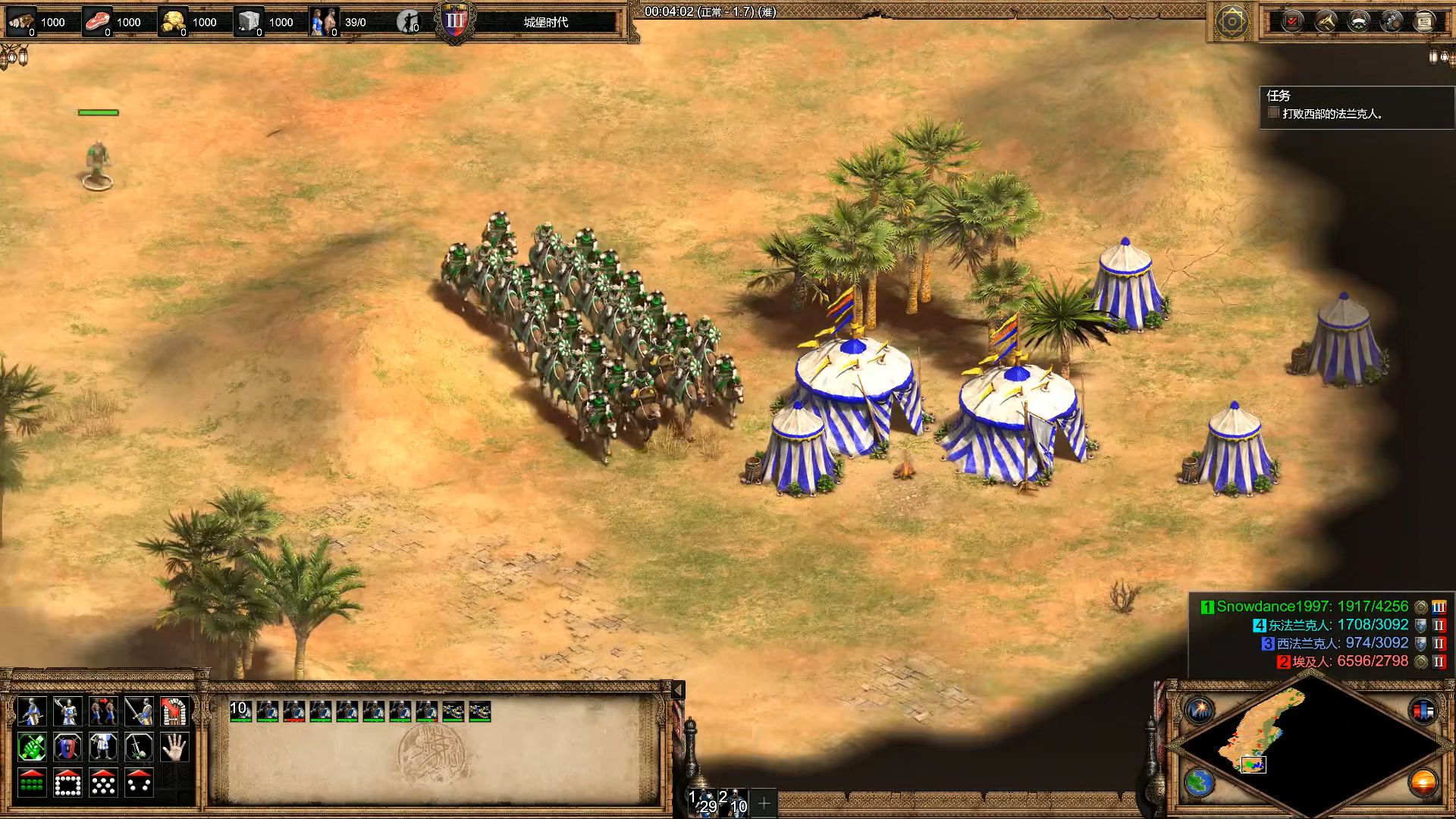
Task: Set stand ground stance with the knight icon
Action: click(103, 748)
